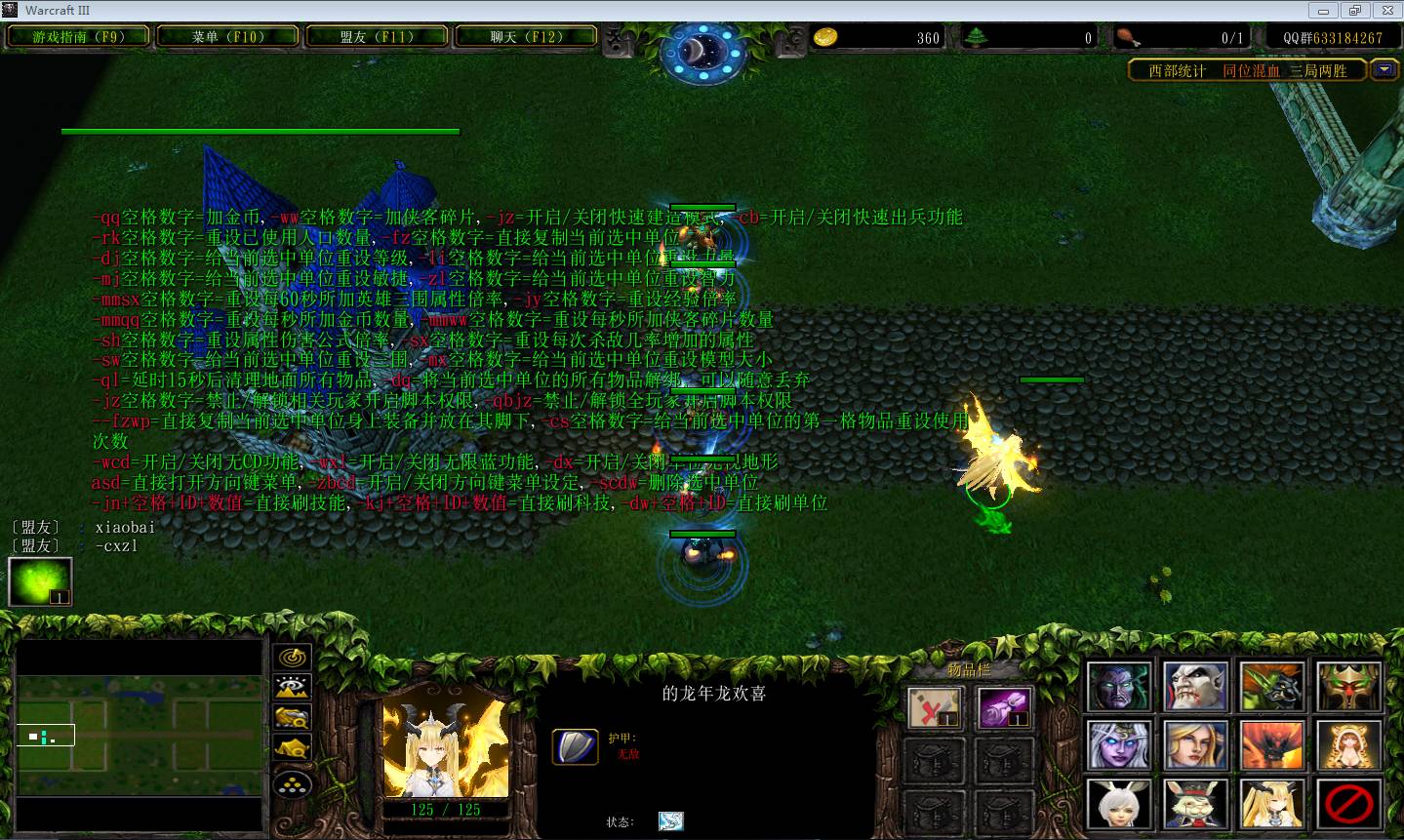Use the treasure map item with red X
Viewport: 1404px width, 840px height.
(x=935, y=707)
